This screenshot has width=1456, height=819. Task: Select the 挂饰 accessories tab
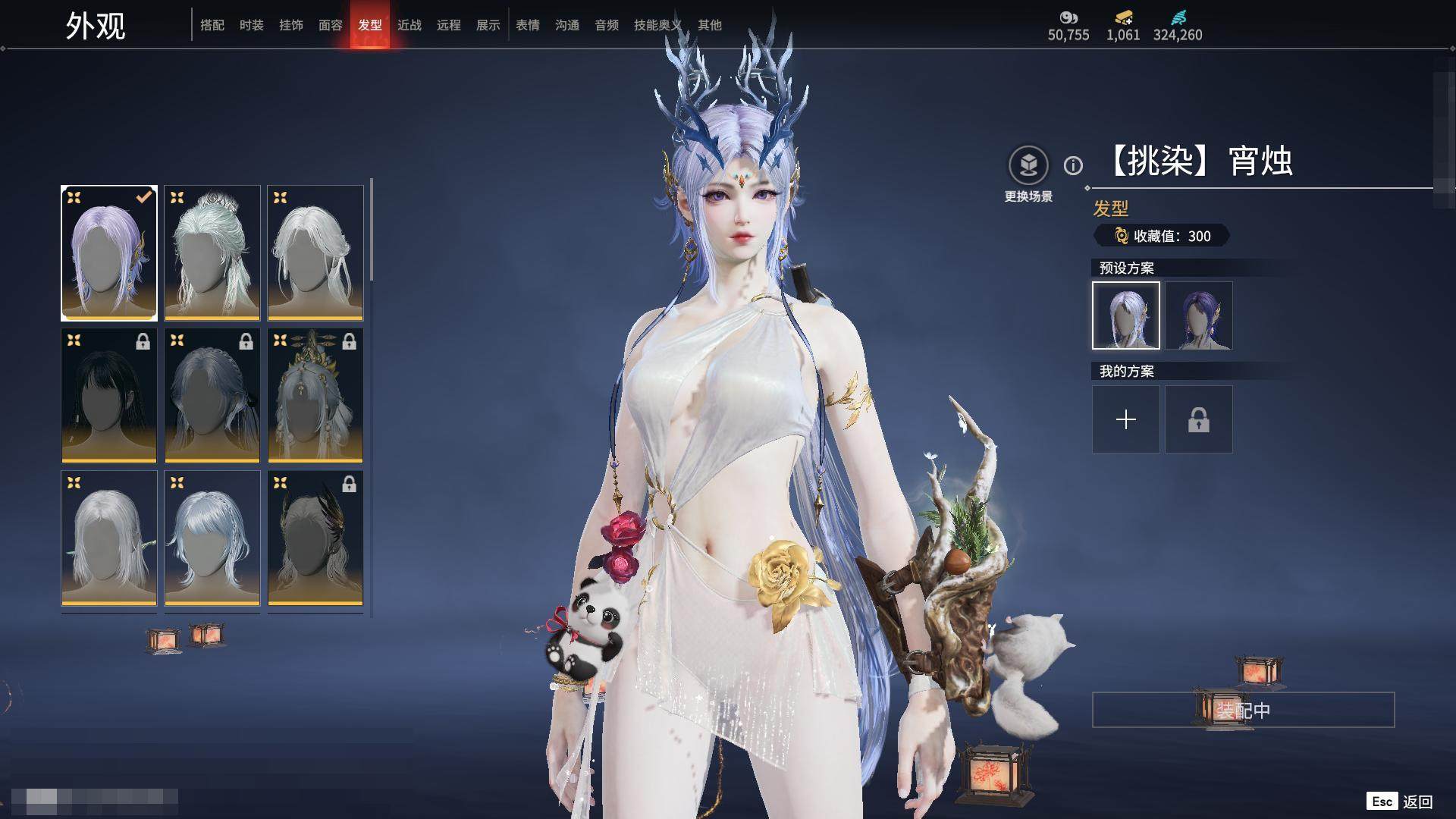[291, 25]
